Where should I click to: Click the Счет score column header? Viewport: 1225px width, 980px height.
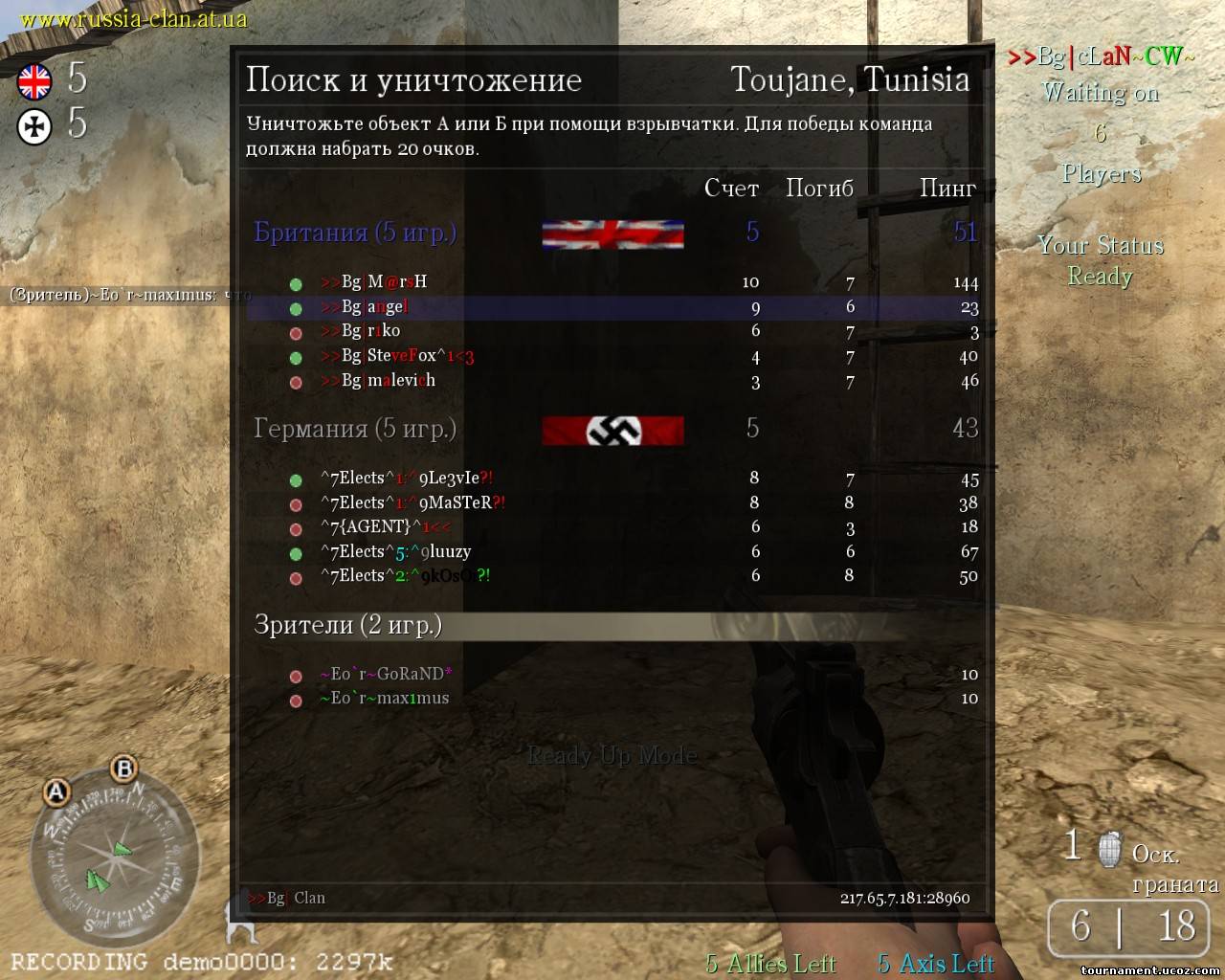[x=731, y=189]
